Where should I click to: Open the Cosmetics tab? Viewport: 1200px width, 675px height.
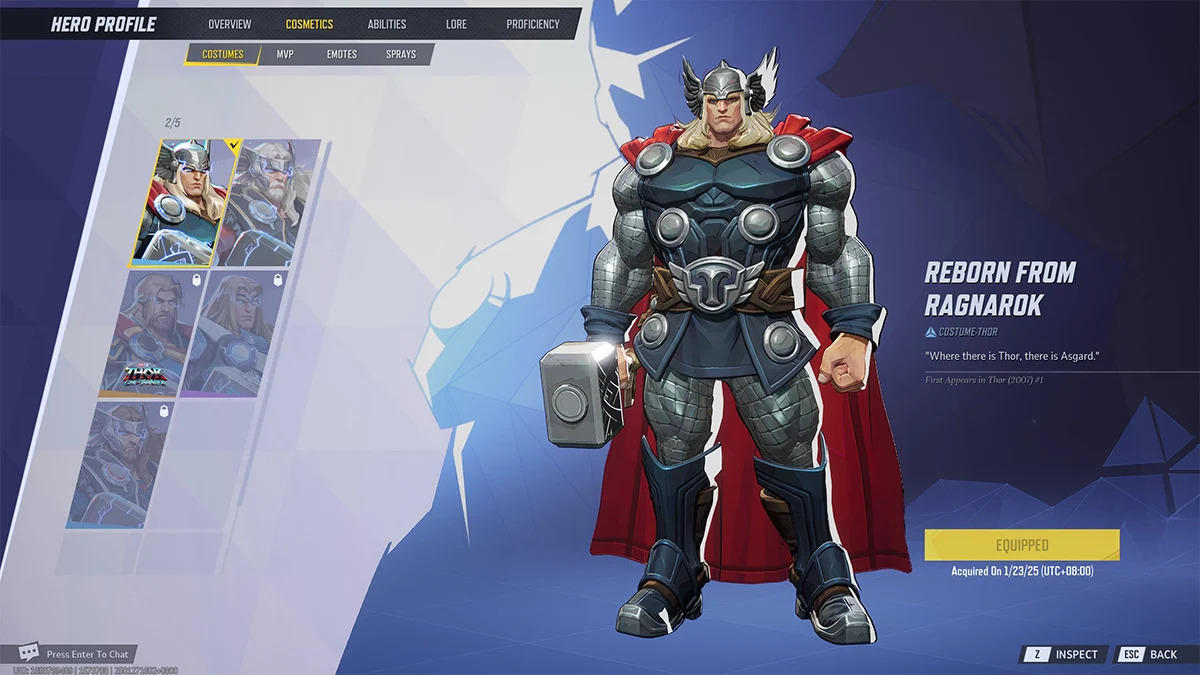(x=309, y=24)
